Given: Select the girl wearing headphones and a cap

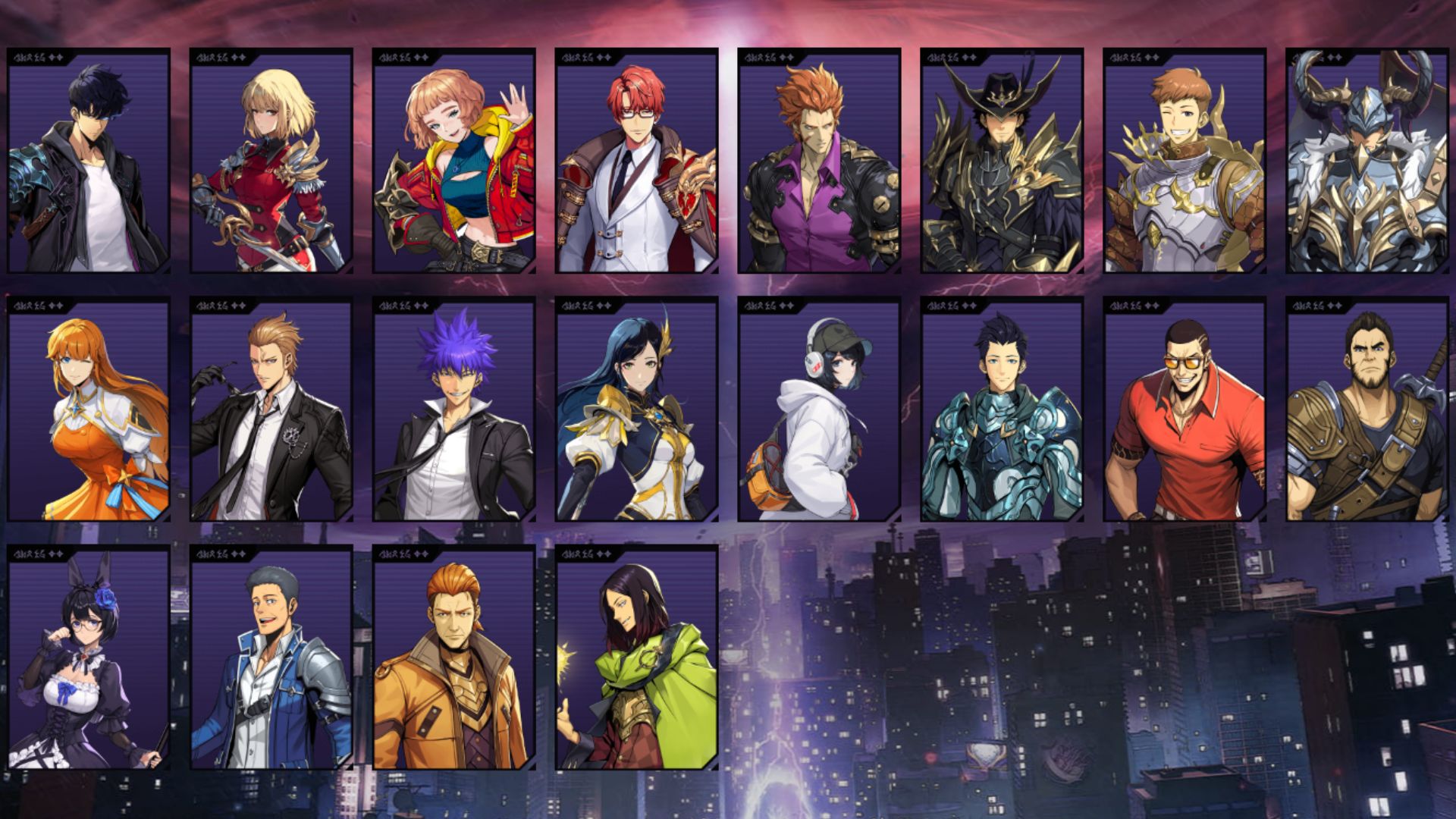Looking at the screenshot, I should point(819,417).
